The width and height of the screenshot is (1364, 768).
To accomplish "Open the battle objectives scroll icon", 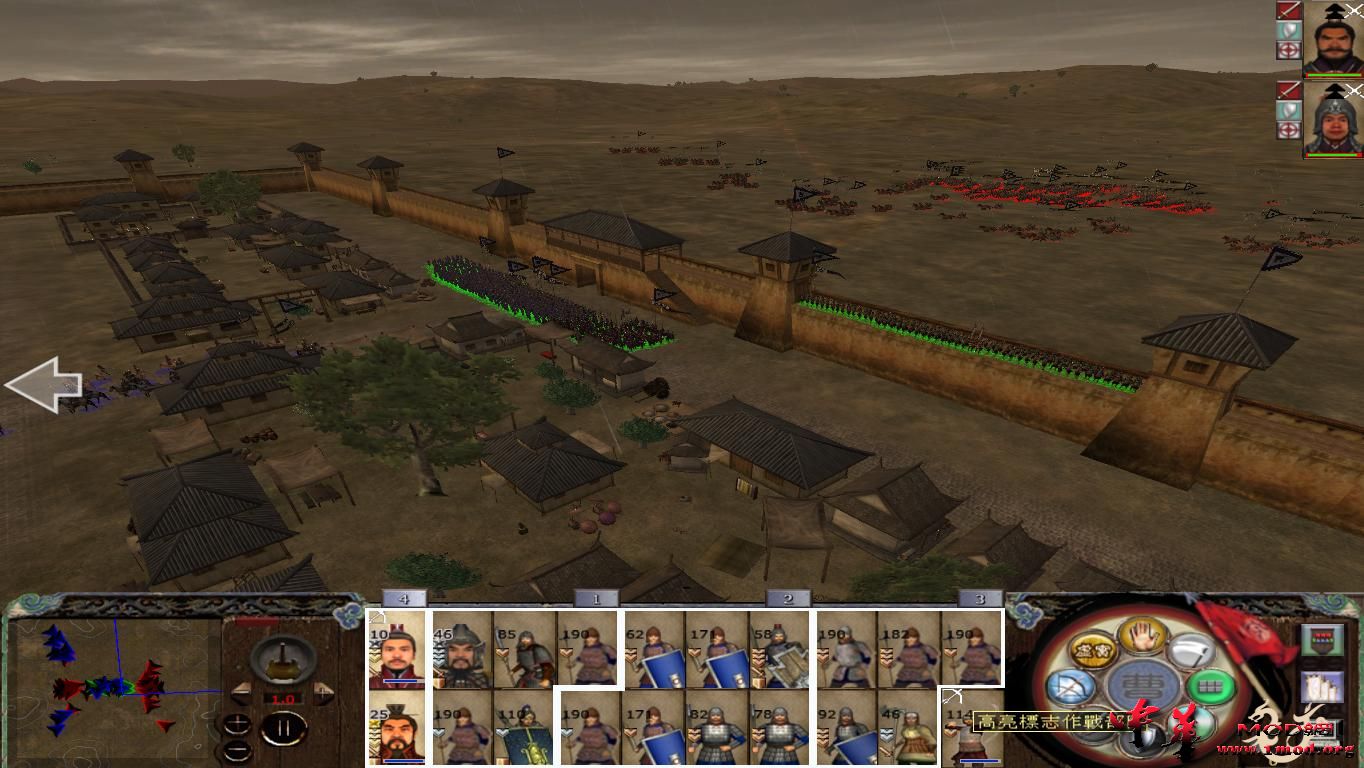I will [x=1321, y=689].
